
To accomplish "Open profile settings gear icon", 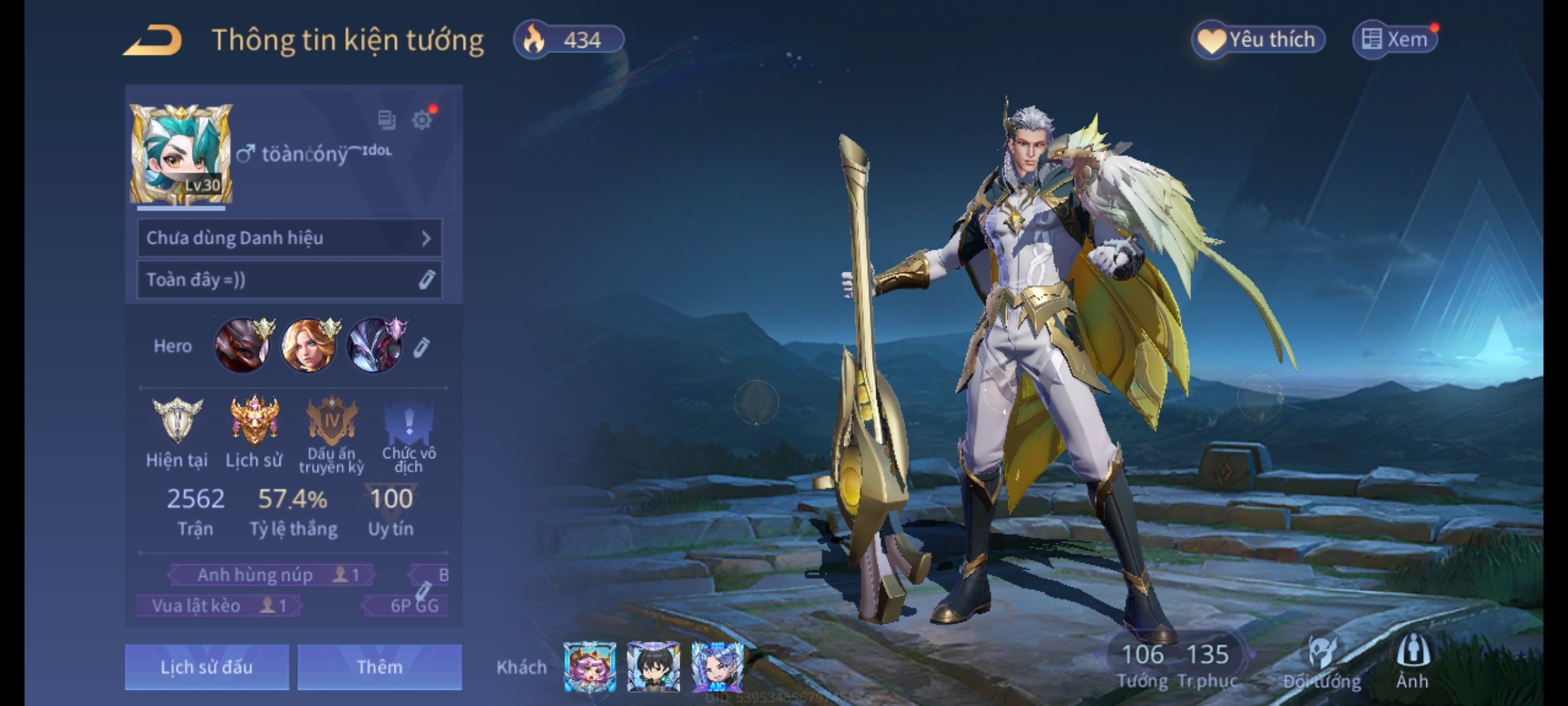I will click(x=422, y=120).
